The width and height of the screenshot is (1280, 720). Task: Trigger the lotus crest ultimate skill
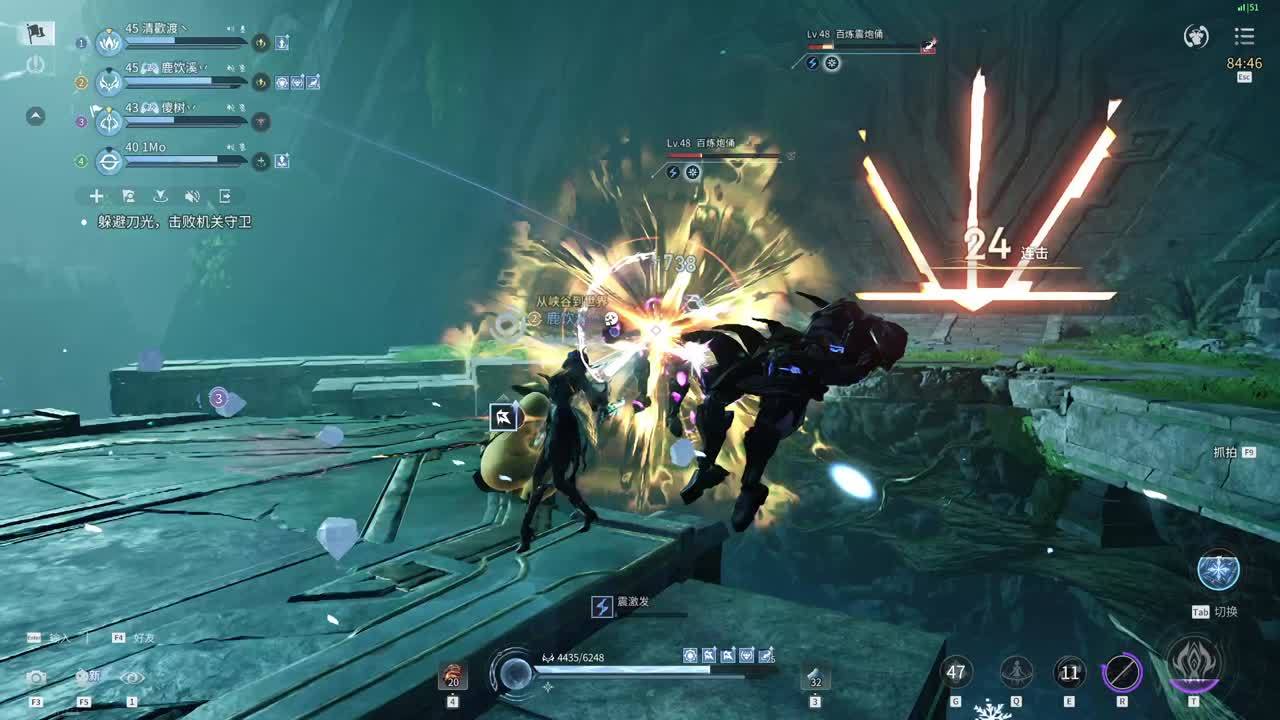pos(1193,665)
